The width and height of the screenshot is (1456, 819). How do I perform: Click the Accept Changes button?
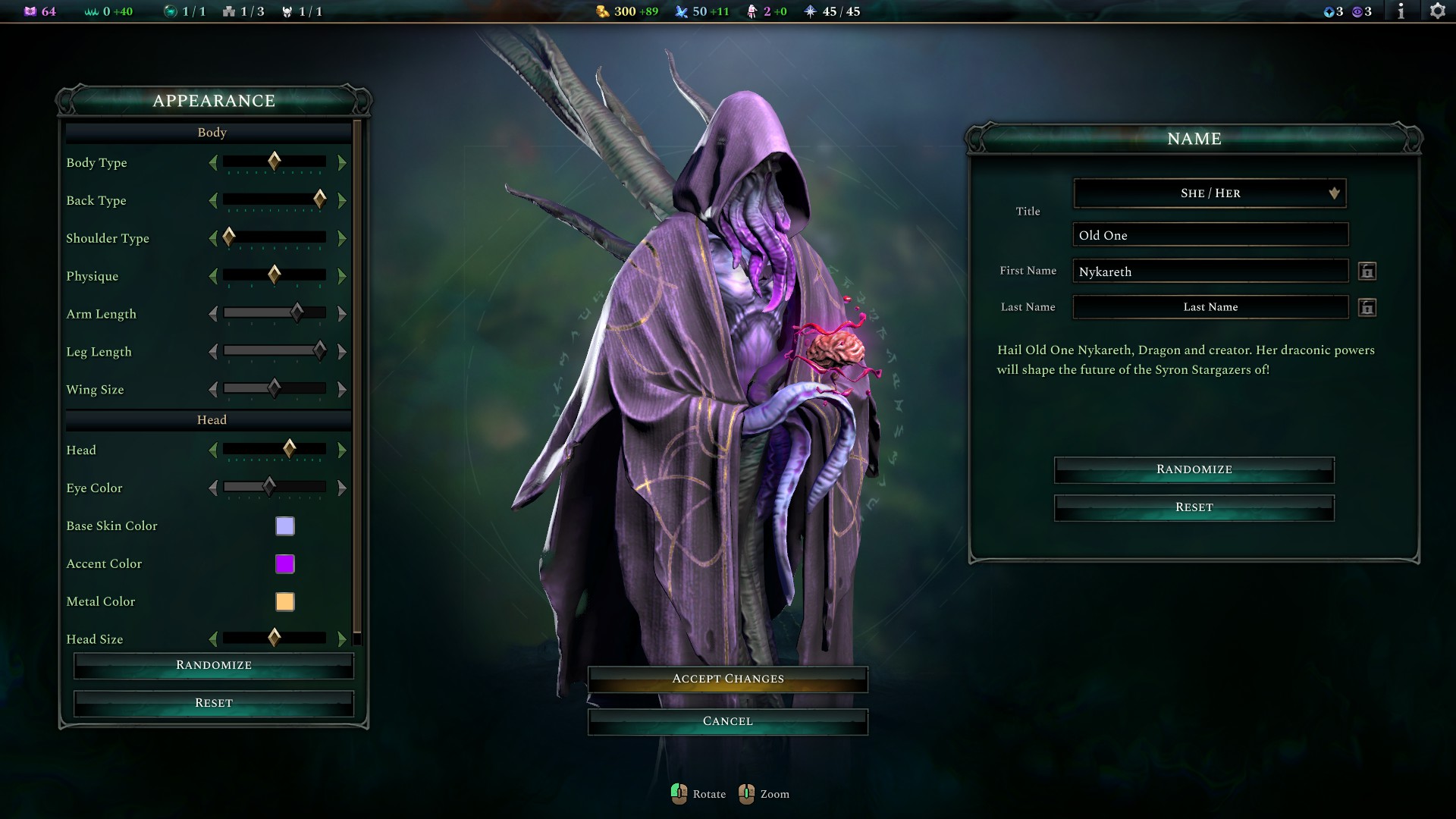click(x=727, y=679)
